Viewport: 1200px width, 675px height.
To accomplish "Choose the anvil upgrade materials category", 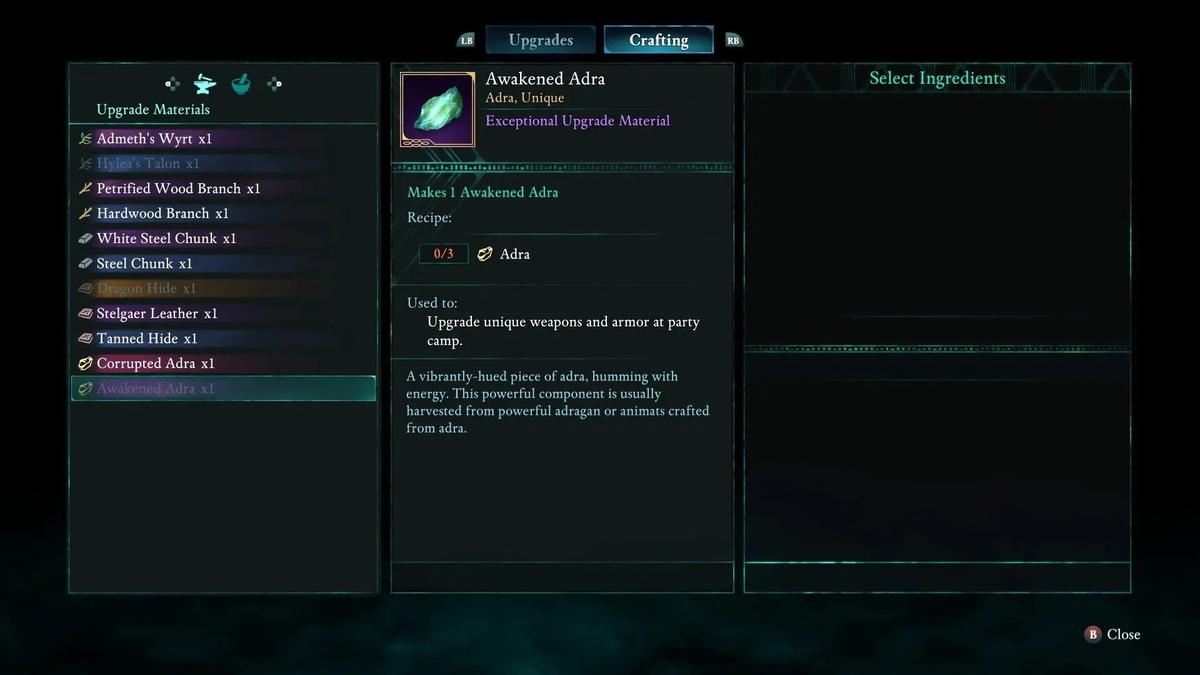I will pyautogui.click(x=205, y=84).
